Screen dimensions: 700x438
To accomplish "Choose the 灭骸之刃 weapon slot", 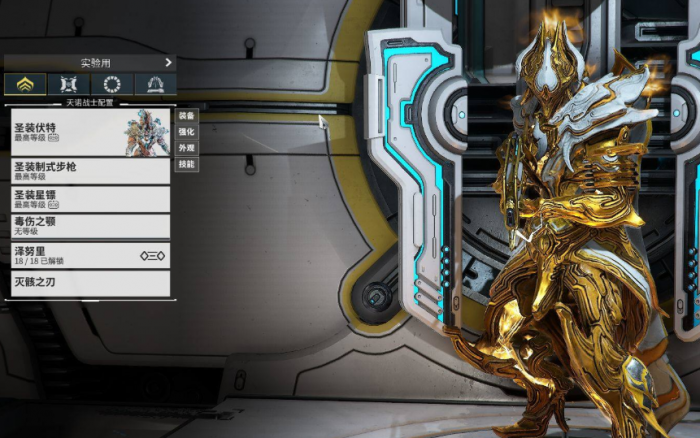I will [x=90, y=283].
